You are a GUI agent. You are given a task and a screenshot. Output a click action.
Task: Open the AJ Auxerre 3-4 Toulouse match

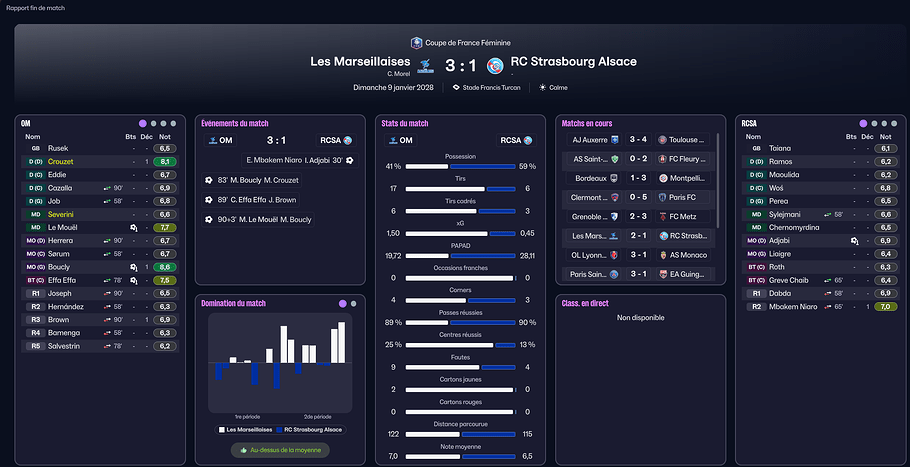point(635,140)
